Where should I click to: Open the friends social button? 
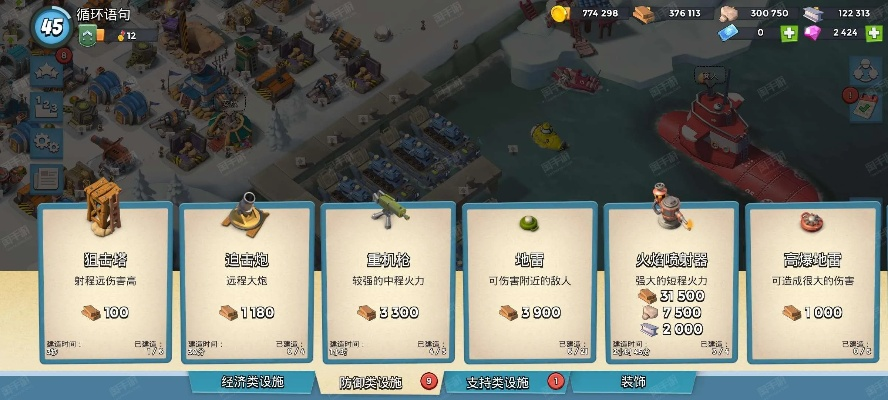point(864,69)
